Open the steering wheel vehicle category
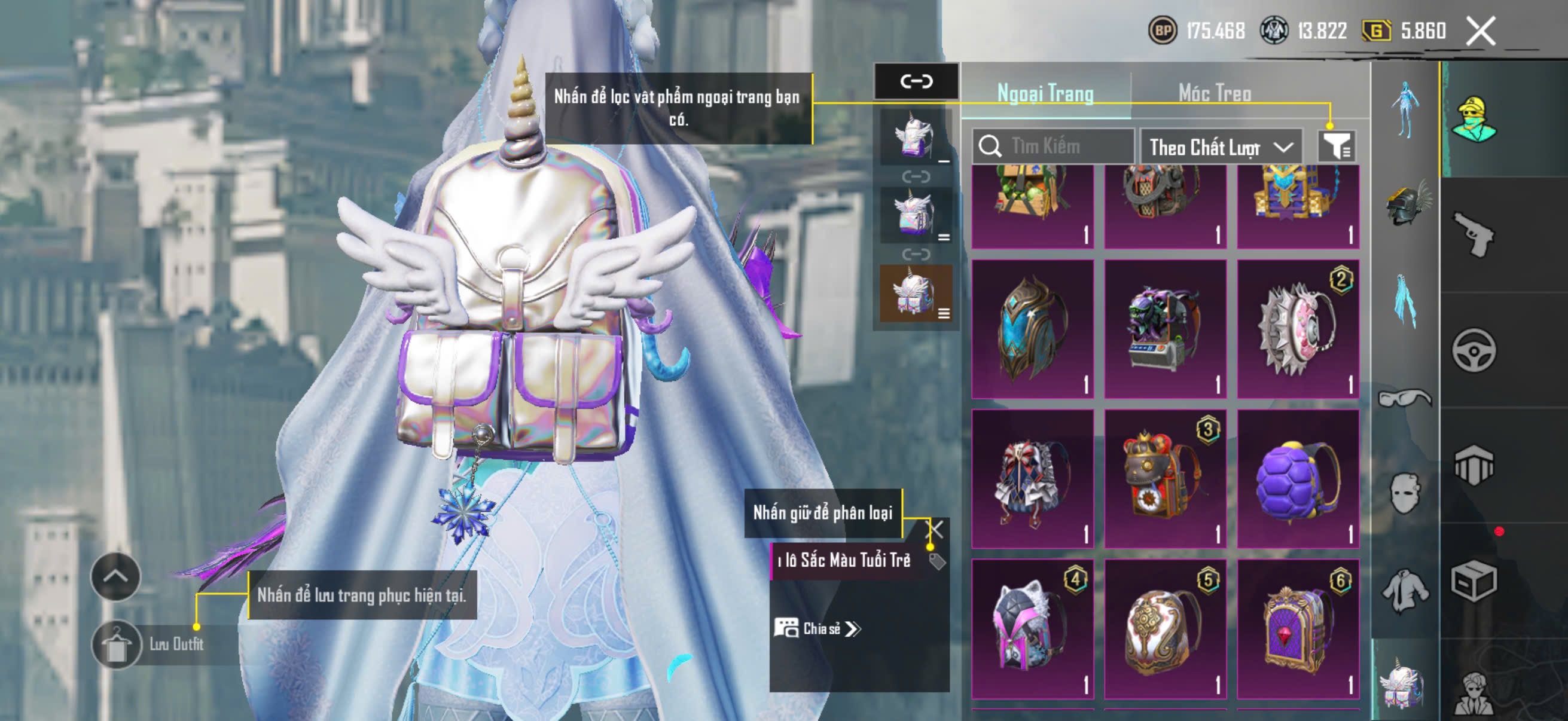 1474,350
